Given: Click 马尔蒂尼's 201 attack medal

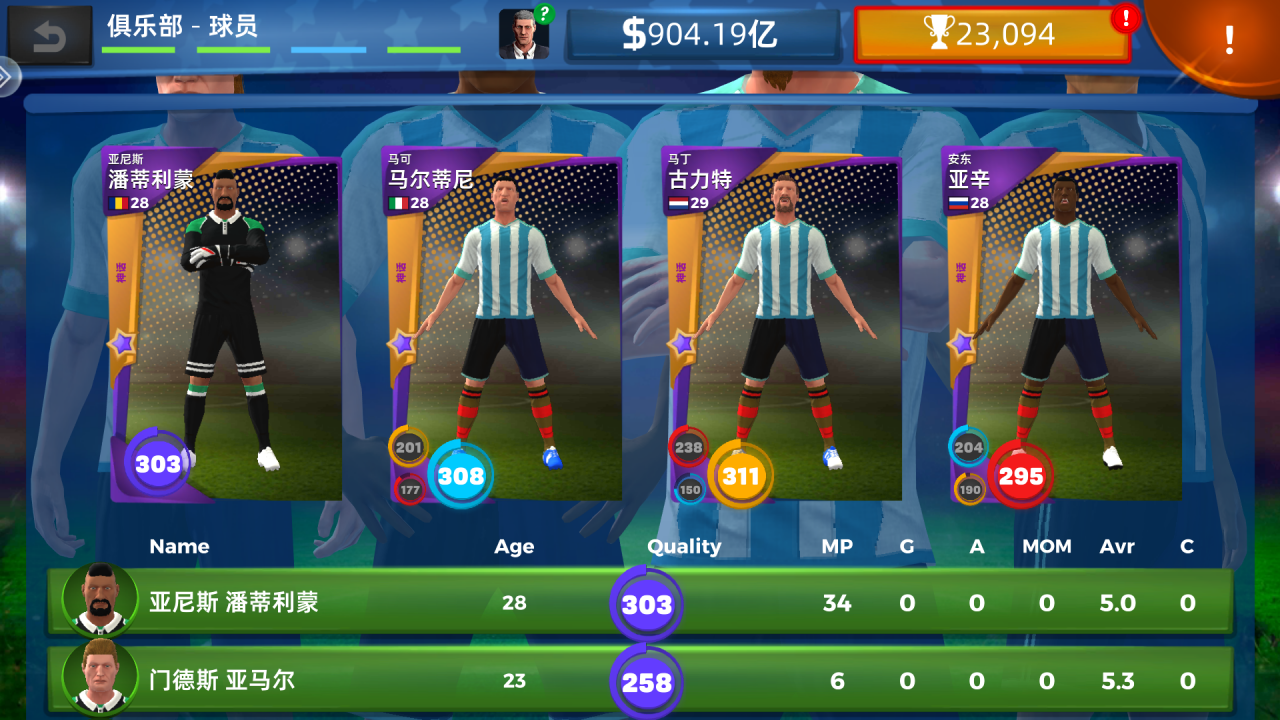Looking at the screenshot, I should [408, 449].
